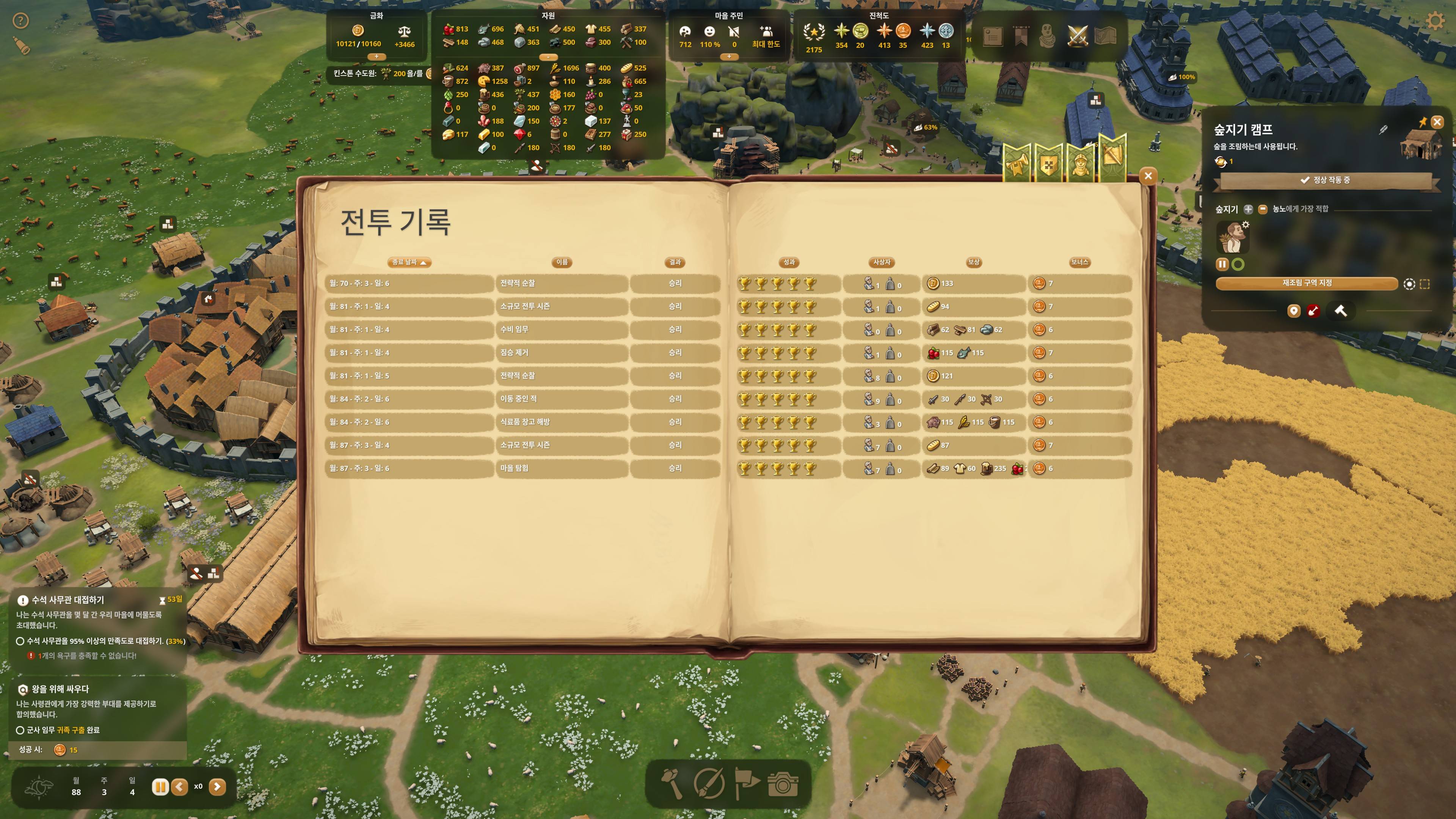
Task: Open help with the question mark icon
Action: click(21, 22)
